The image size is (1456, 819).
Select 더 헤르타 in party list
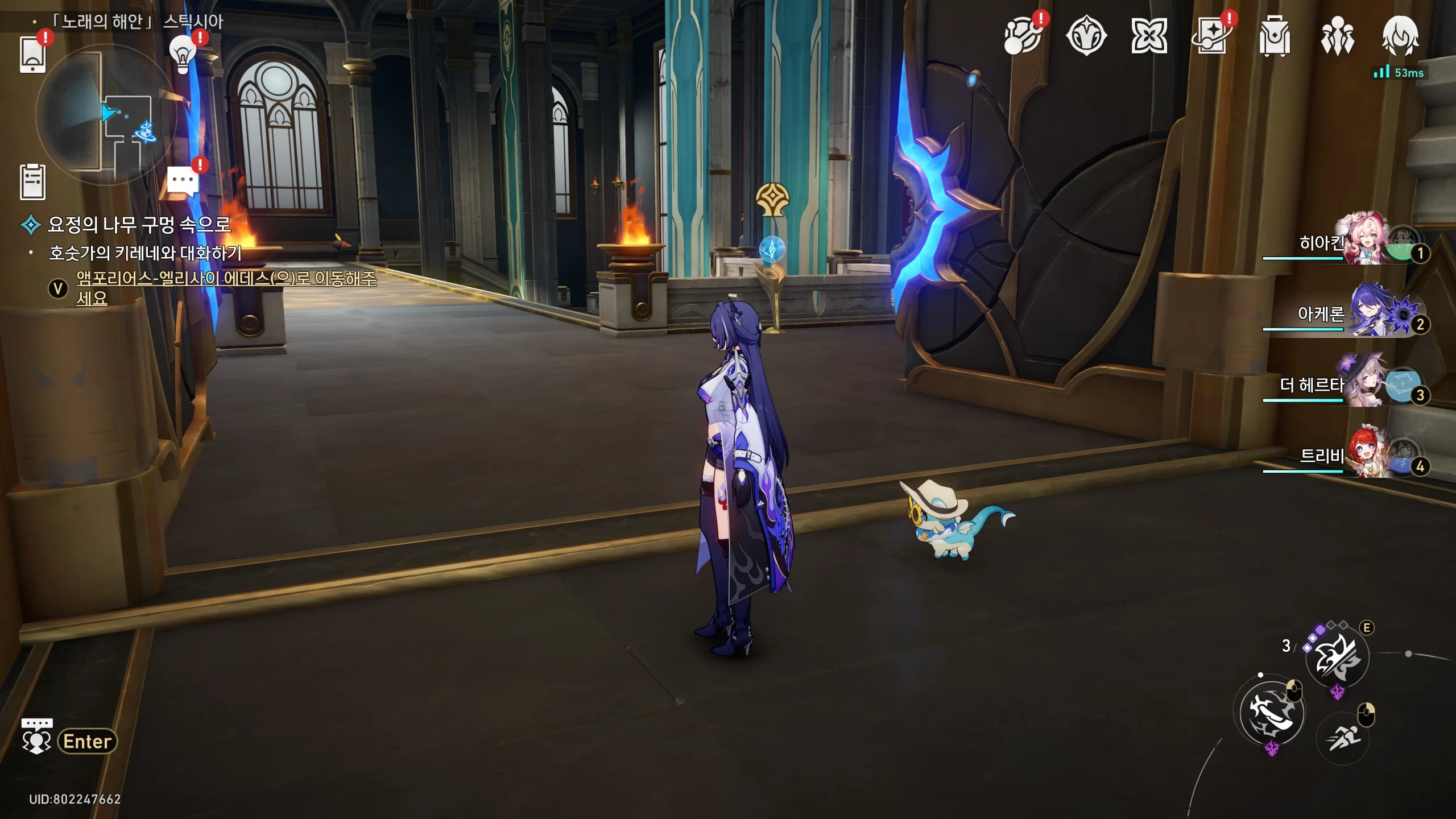coord(1365,384)
